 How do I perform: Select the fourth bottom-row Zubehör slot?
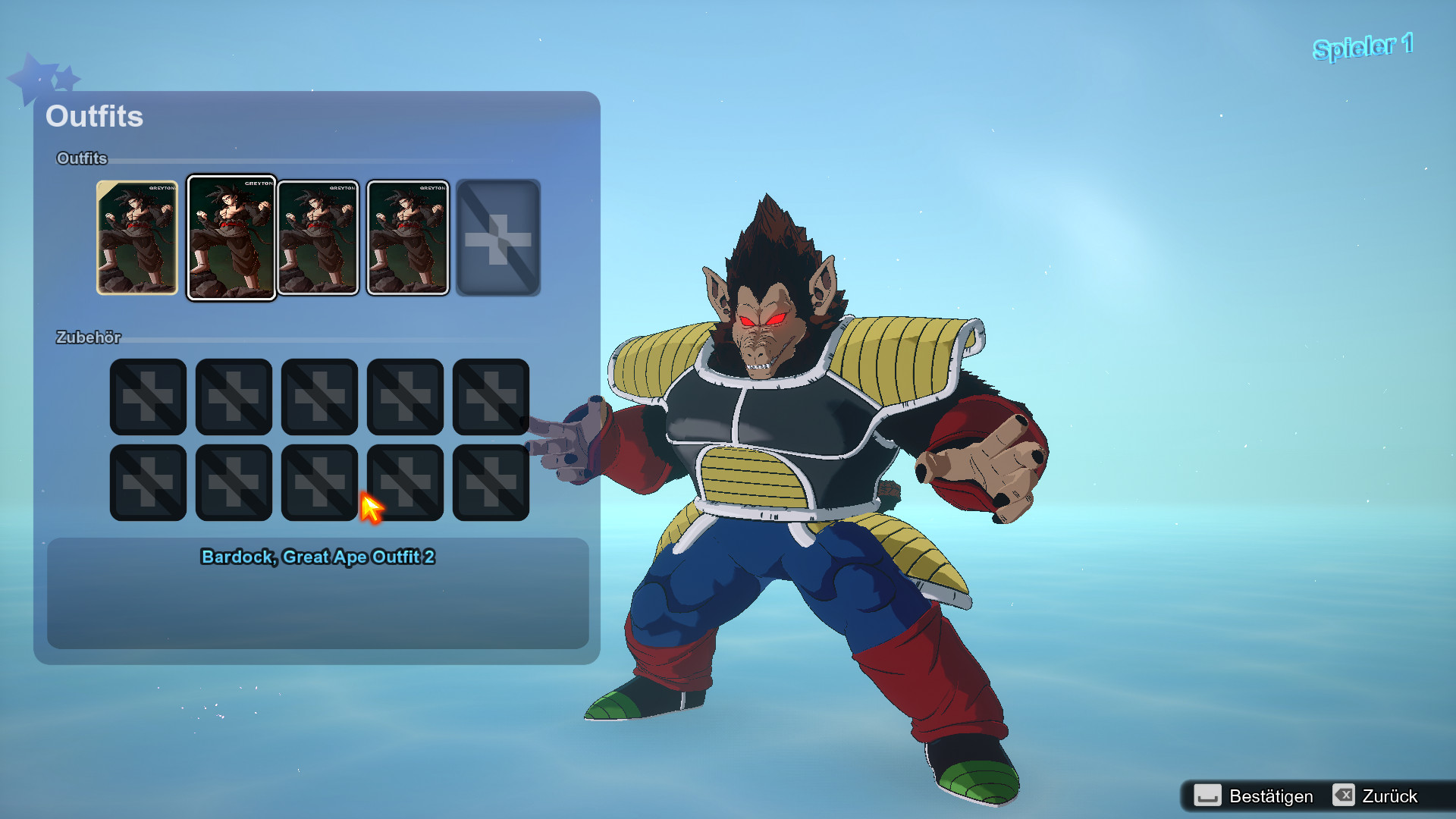[405, 482]
